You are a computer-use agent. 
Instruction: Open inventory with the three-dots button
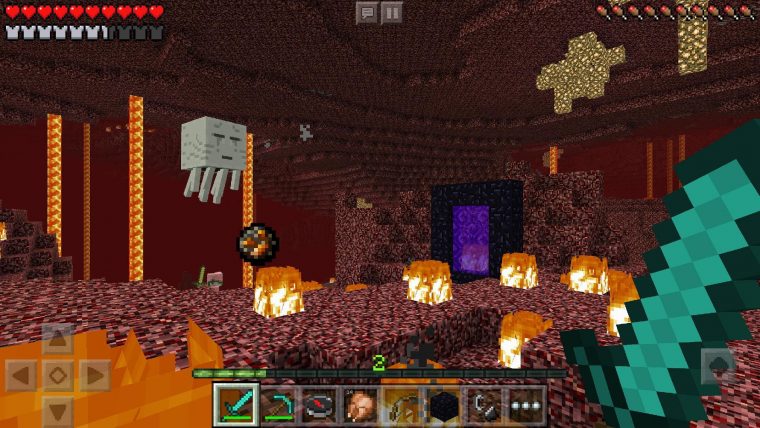click(526, 405)
